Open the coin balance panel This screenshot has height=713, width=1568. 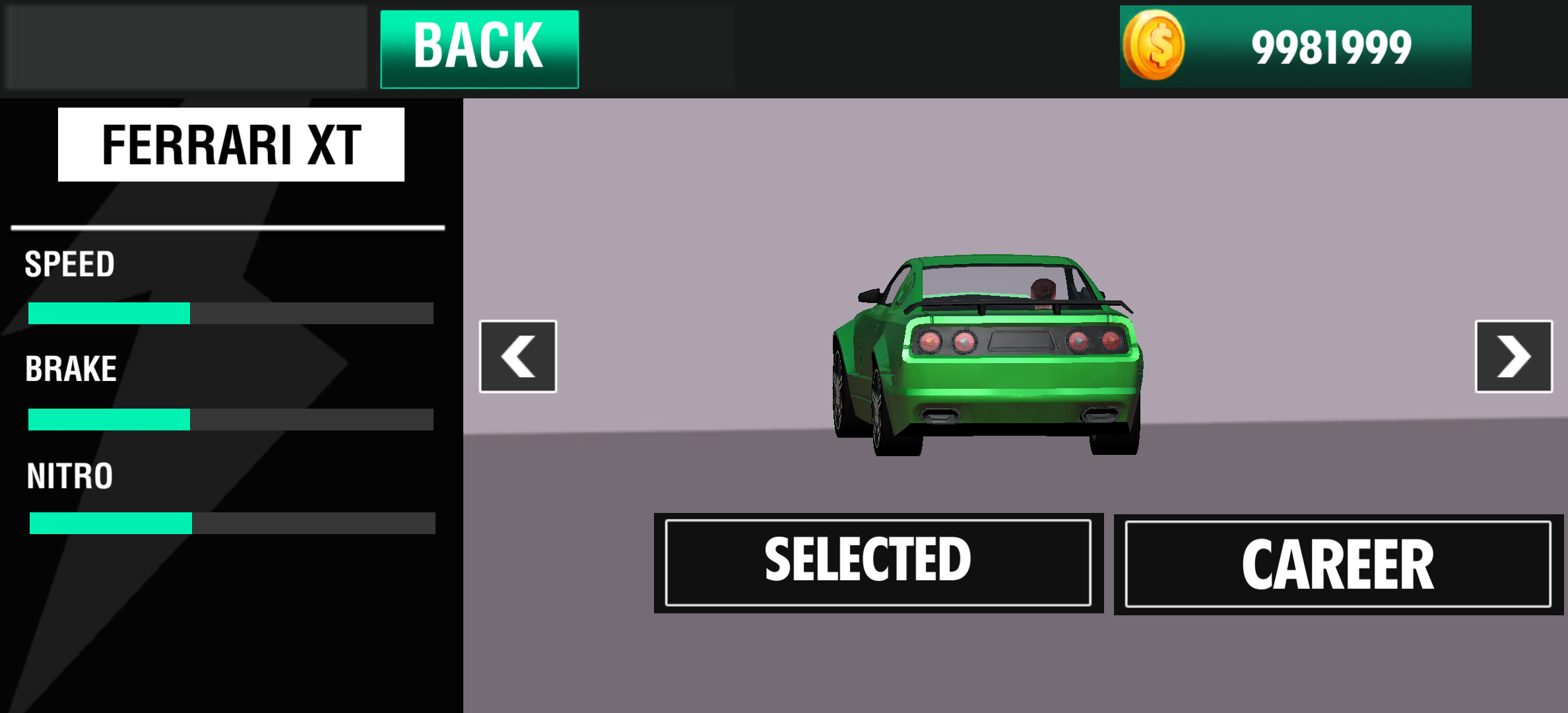point(1295,46)
